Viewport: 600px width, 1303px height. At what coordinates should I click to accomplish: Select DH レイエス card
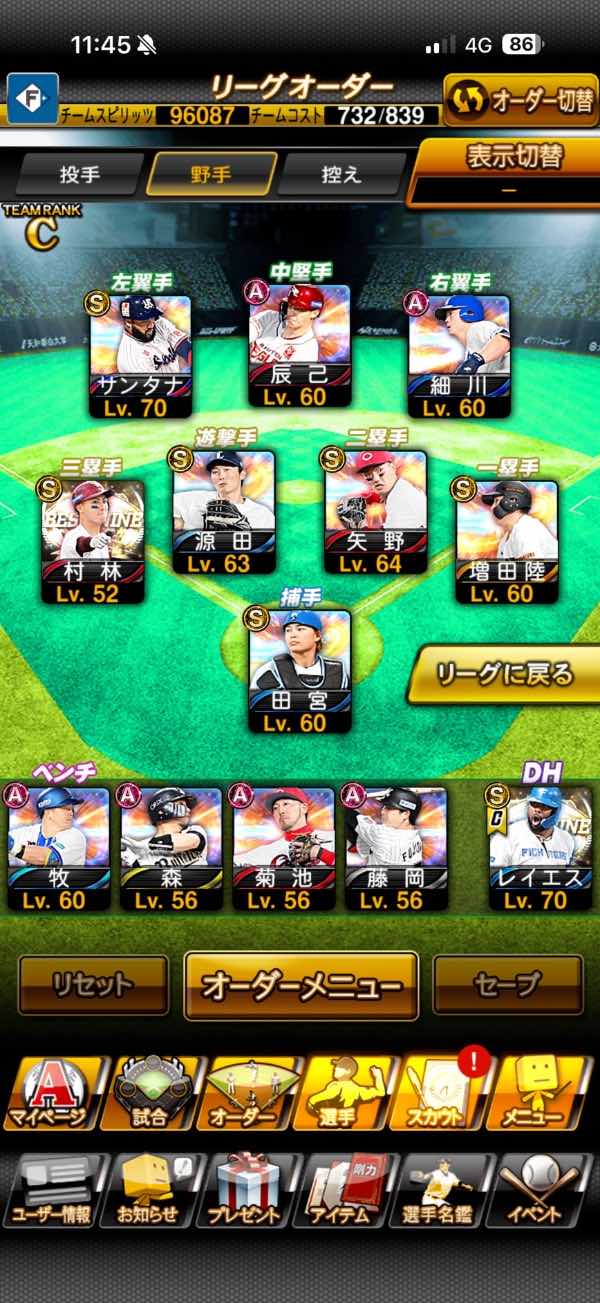coord(540,848)
